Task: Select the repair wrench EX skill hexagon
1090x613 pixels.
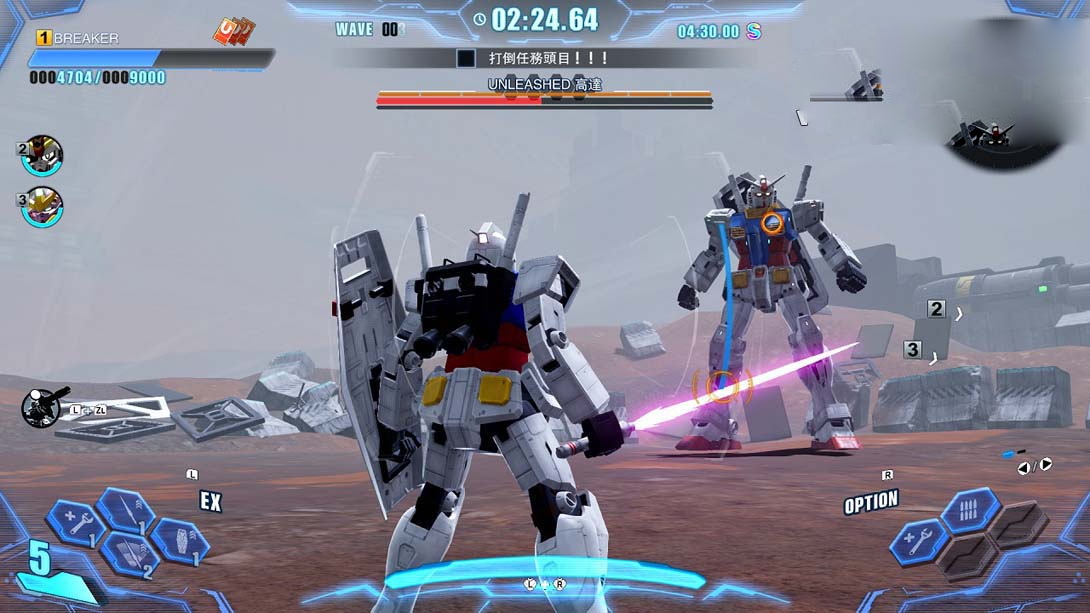Action: click(76, 523)
